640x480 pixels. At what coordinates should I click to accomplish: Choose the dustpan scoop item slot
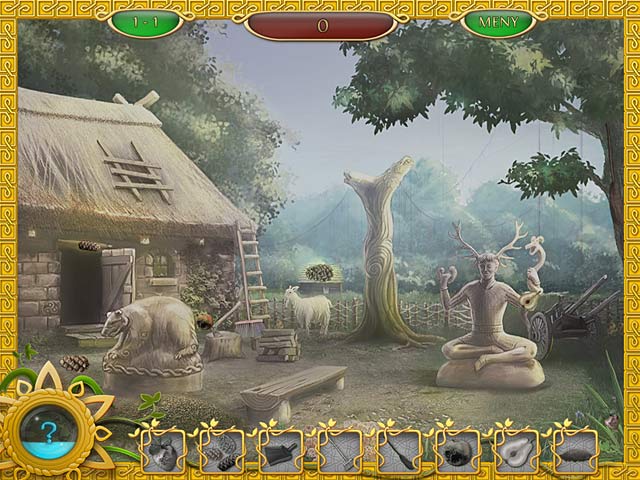click(280, 451)
